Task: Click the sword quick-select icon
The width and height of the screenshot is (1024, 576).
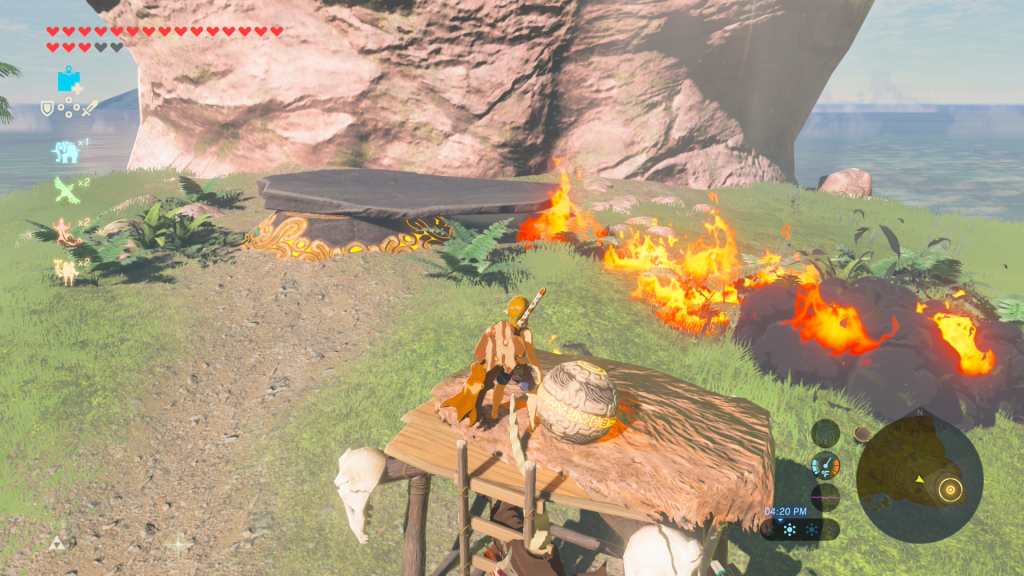Action: click(x=89, y=108)
